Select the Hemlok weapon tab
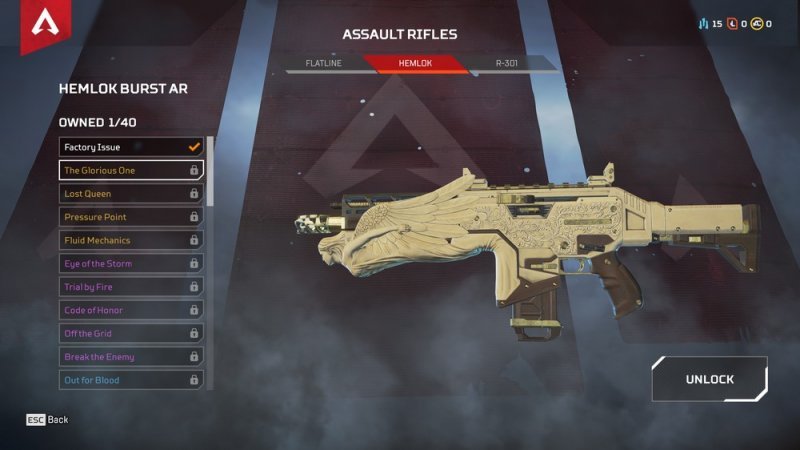 [415, 63]
